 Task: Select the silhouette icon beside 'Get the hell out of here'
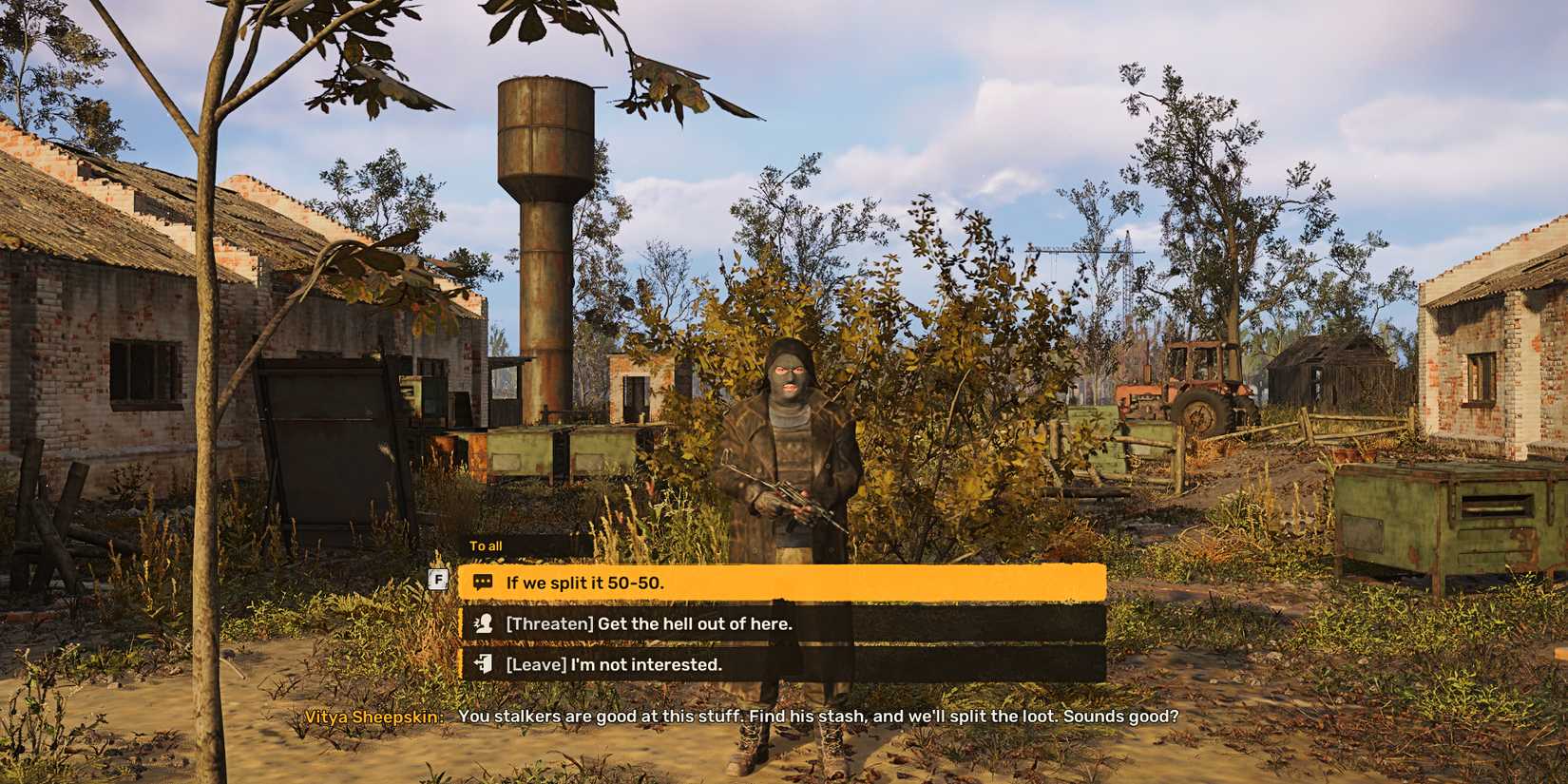(x=485, y=623)
